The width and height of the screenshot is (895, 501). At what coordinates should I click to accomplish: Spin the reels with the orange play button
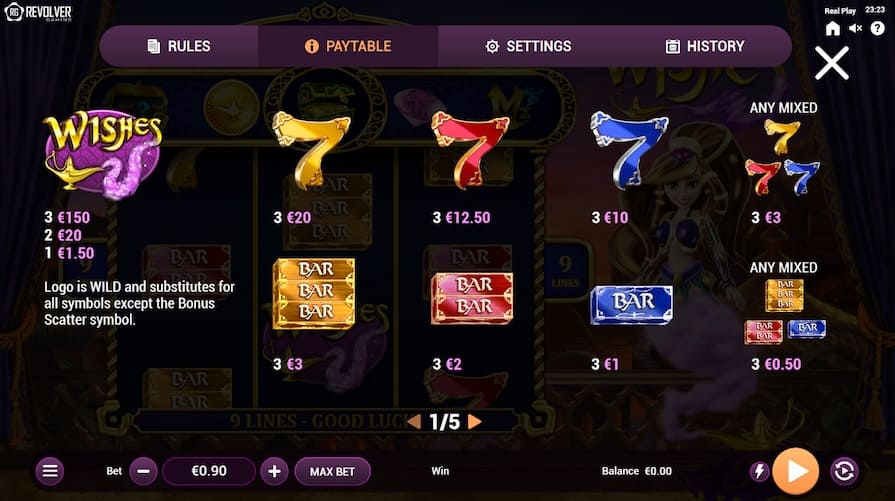[796, 471]
